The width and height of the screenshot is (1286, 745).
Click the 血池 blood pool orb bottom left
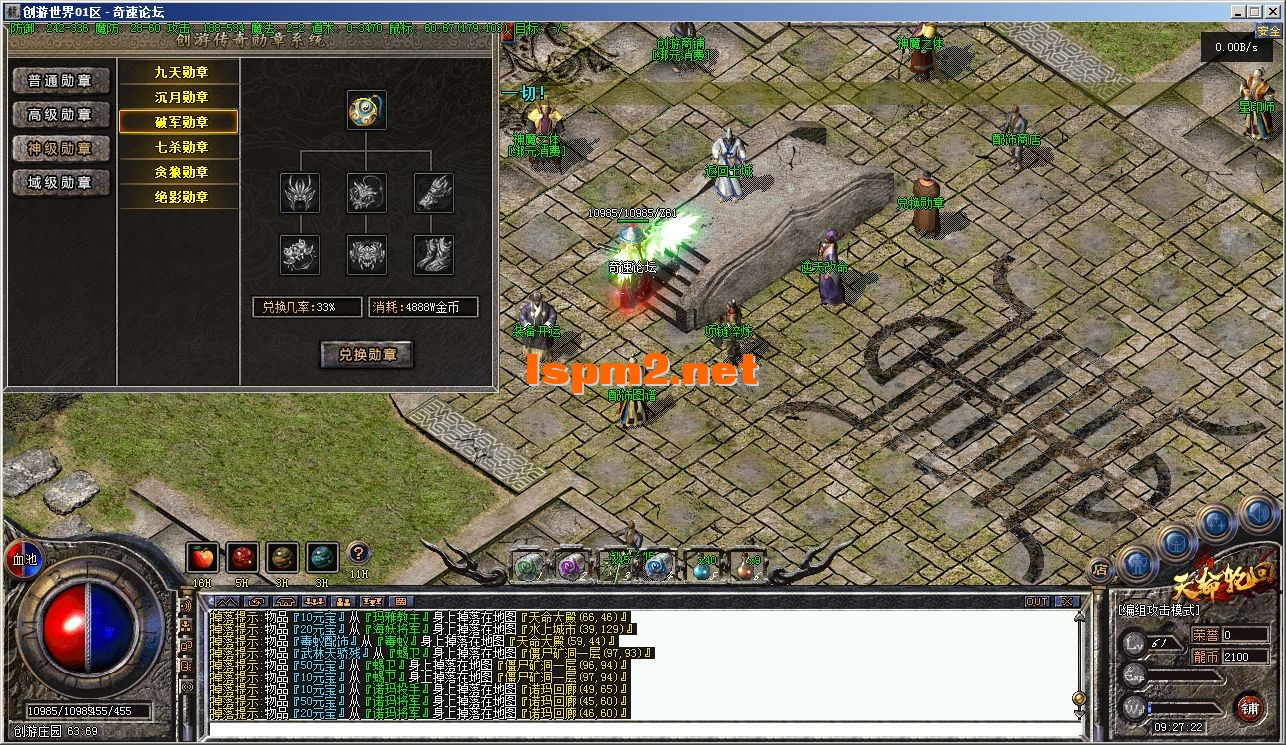coord(23,558)
